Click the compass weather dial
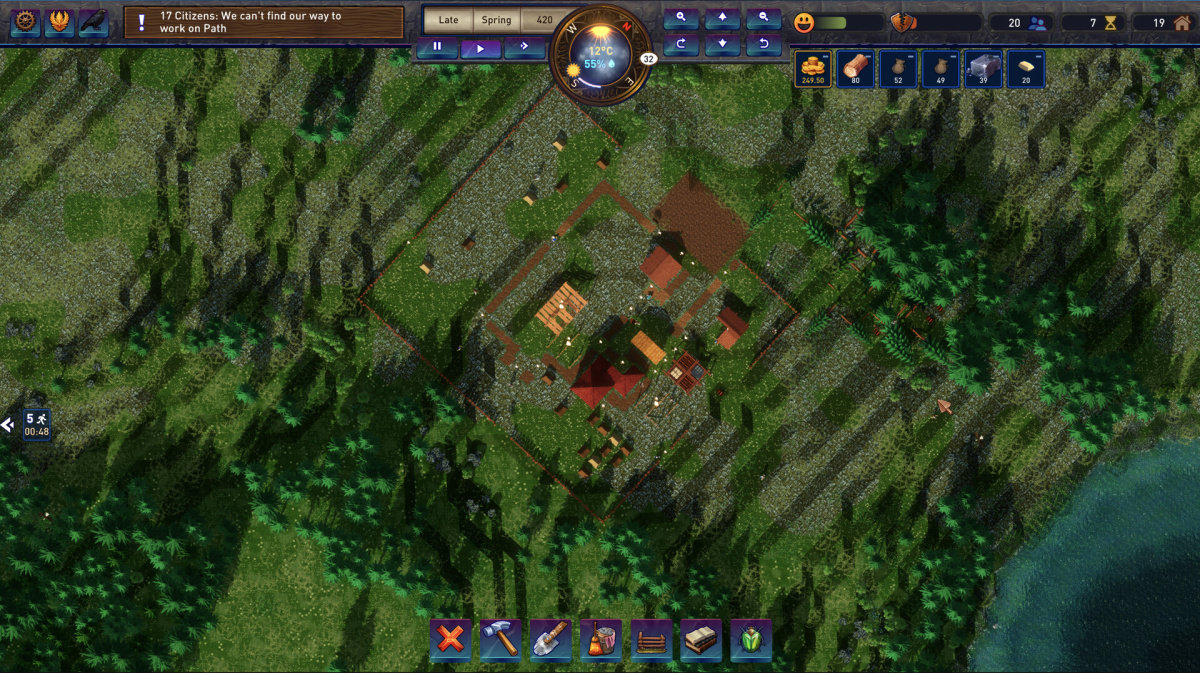The width and height of the screenshot is (1200, 673). click(x=599, y=57)
